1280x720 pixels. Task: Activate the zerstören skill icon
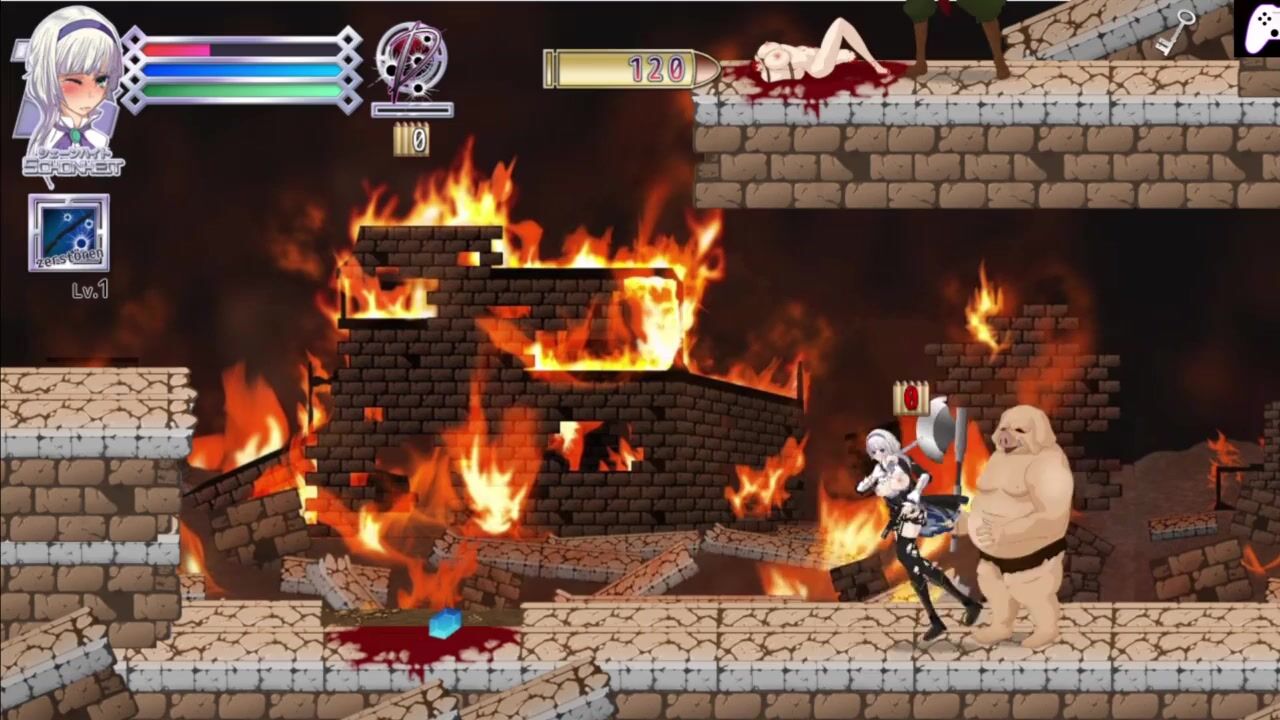[x=69, y=232]
